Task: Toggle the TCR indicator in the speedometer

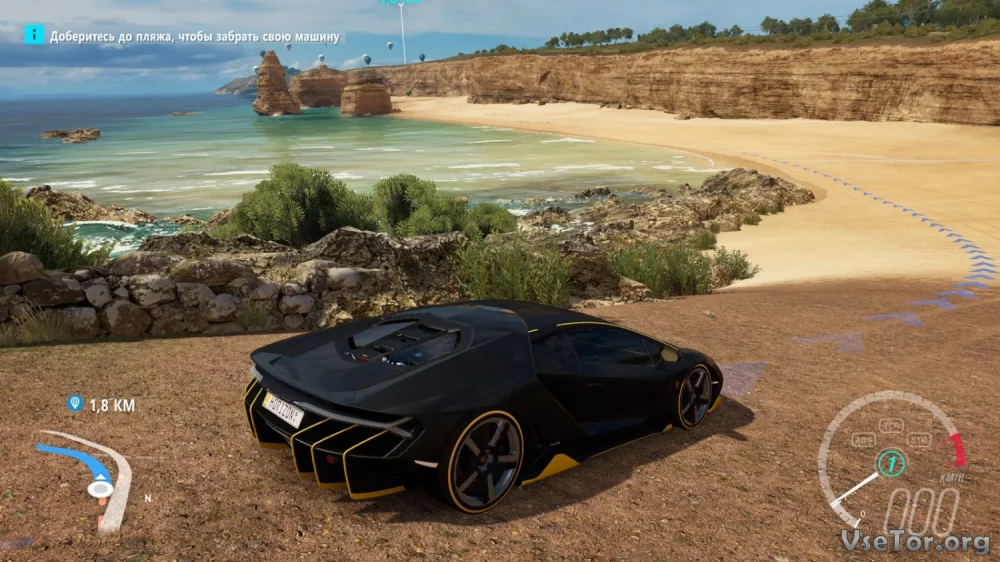Action: tap(892, 425)
